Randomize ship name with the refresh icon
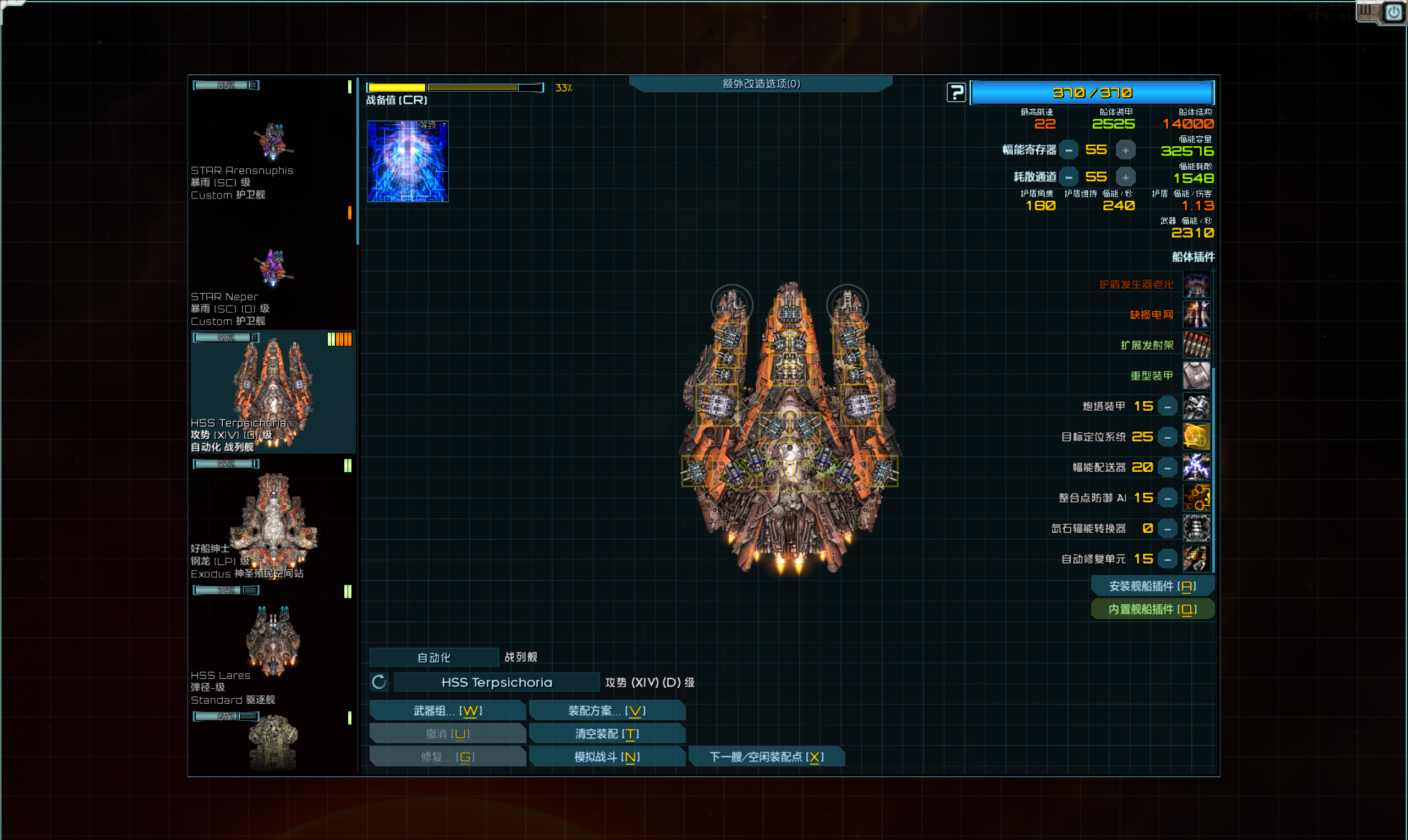 coord(379,682)
